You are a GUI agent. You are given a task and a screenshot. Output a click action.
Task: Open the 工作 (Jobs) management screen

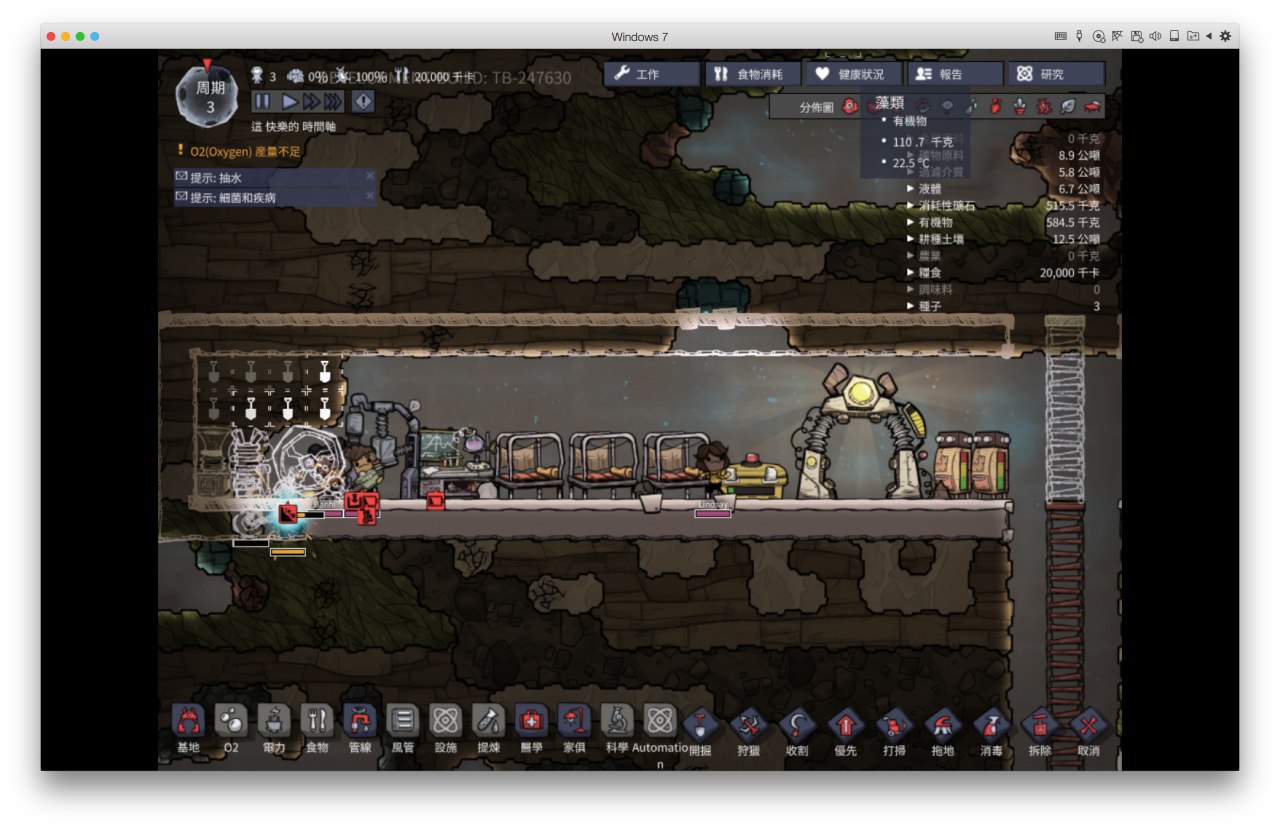point(651,74)
